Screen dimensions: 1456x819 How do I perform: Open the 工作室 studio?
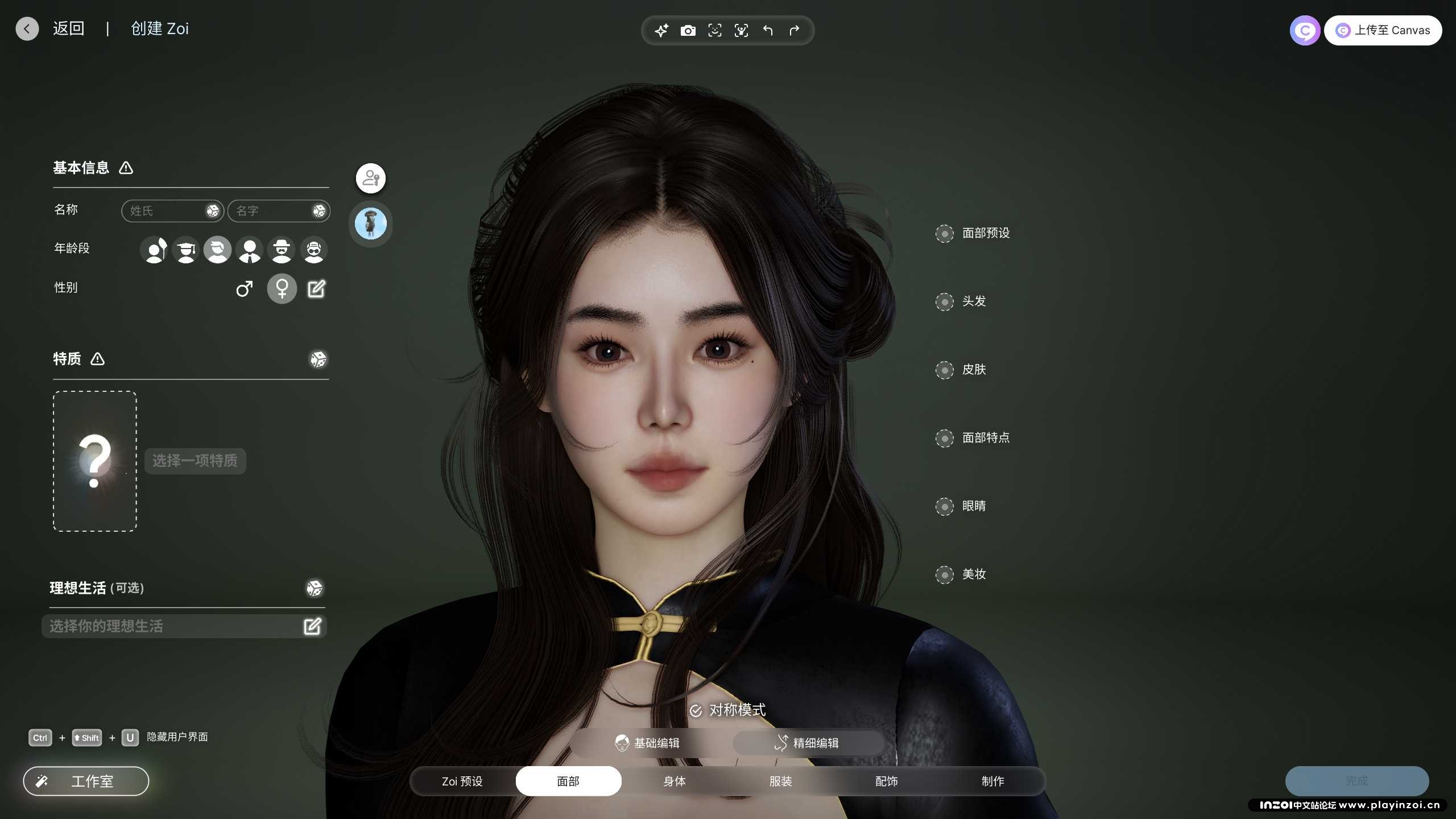click(86, 781)
